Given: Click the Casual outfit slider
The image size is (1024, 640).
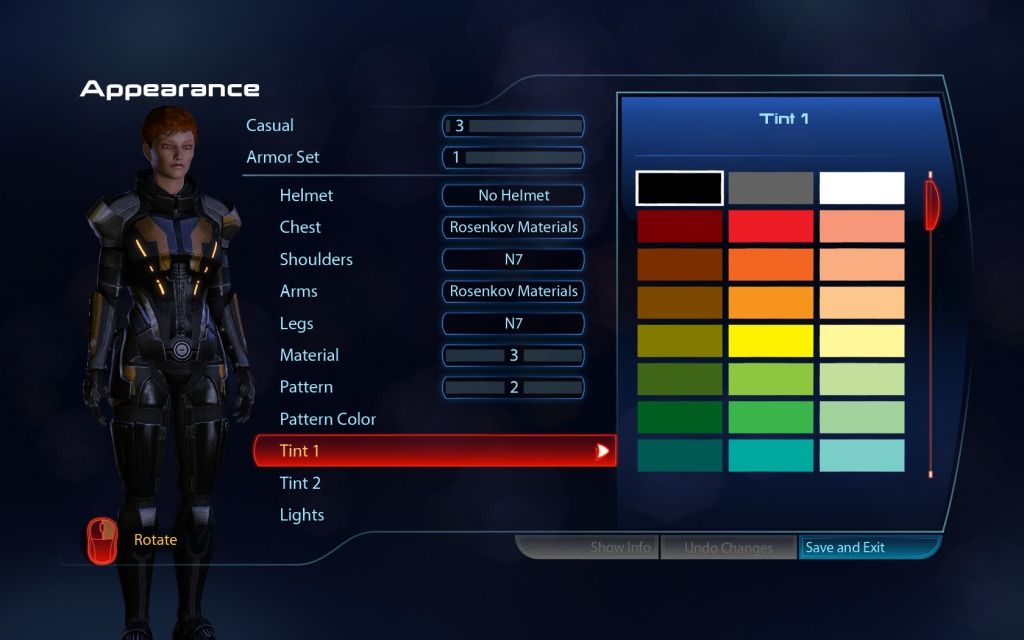Looking at the screenshot, I should [513, 126].
